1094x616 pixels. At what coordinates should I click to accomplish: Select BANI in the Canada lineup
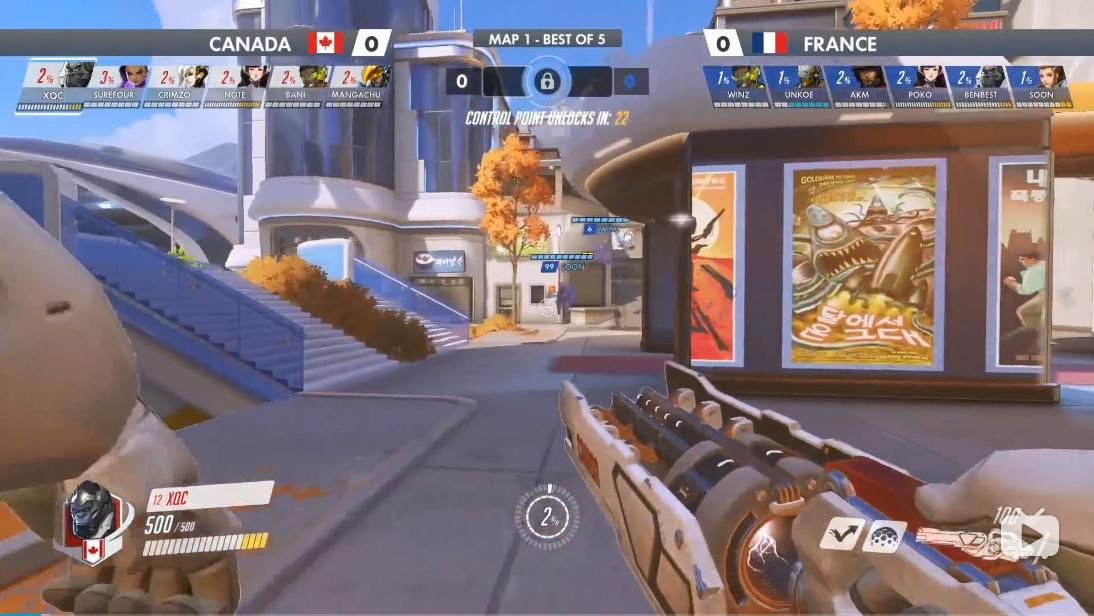coord(293,86)
